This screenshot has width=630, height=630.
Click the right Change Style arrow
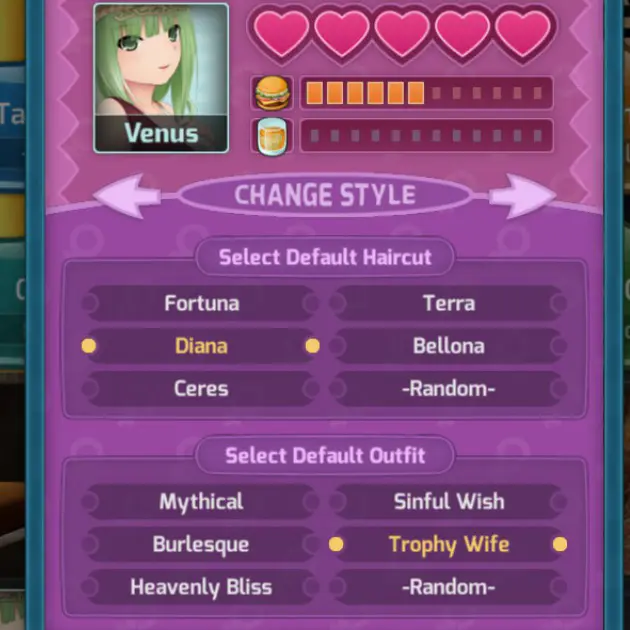522,196
